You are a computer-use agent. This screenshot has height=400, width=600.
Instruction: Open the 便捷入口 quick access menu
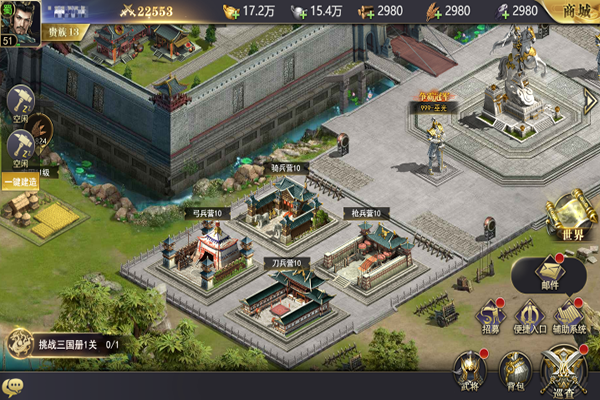(531, 318)
